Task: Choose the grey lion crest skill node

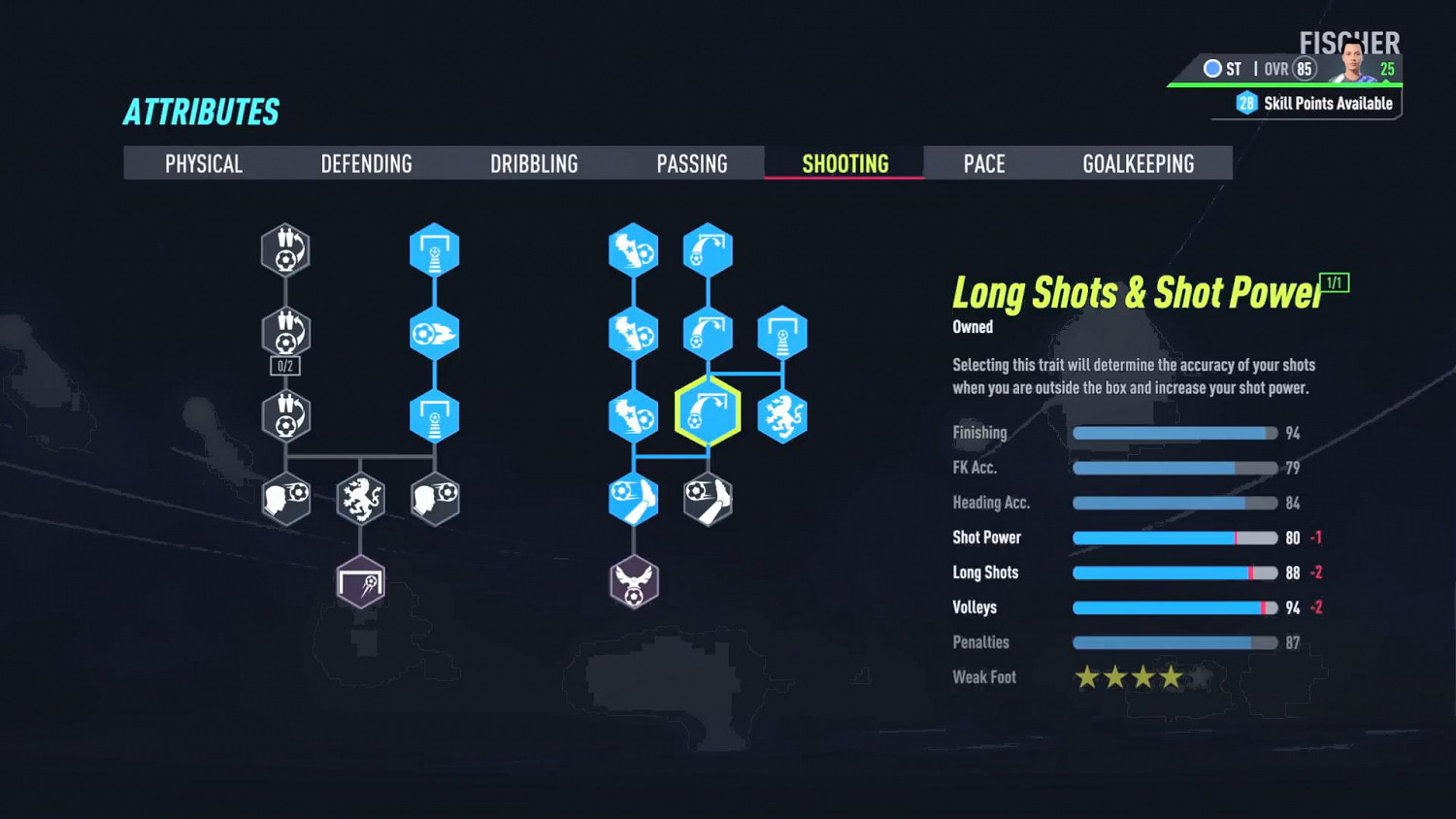Action: pyautogui.click(x=360, y=499)
